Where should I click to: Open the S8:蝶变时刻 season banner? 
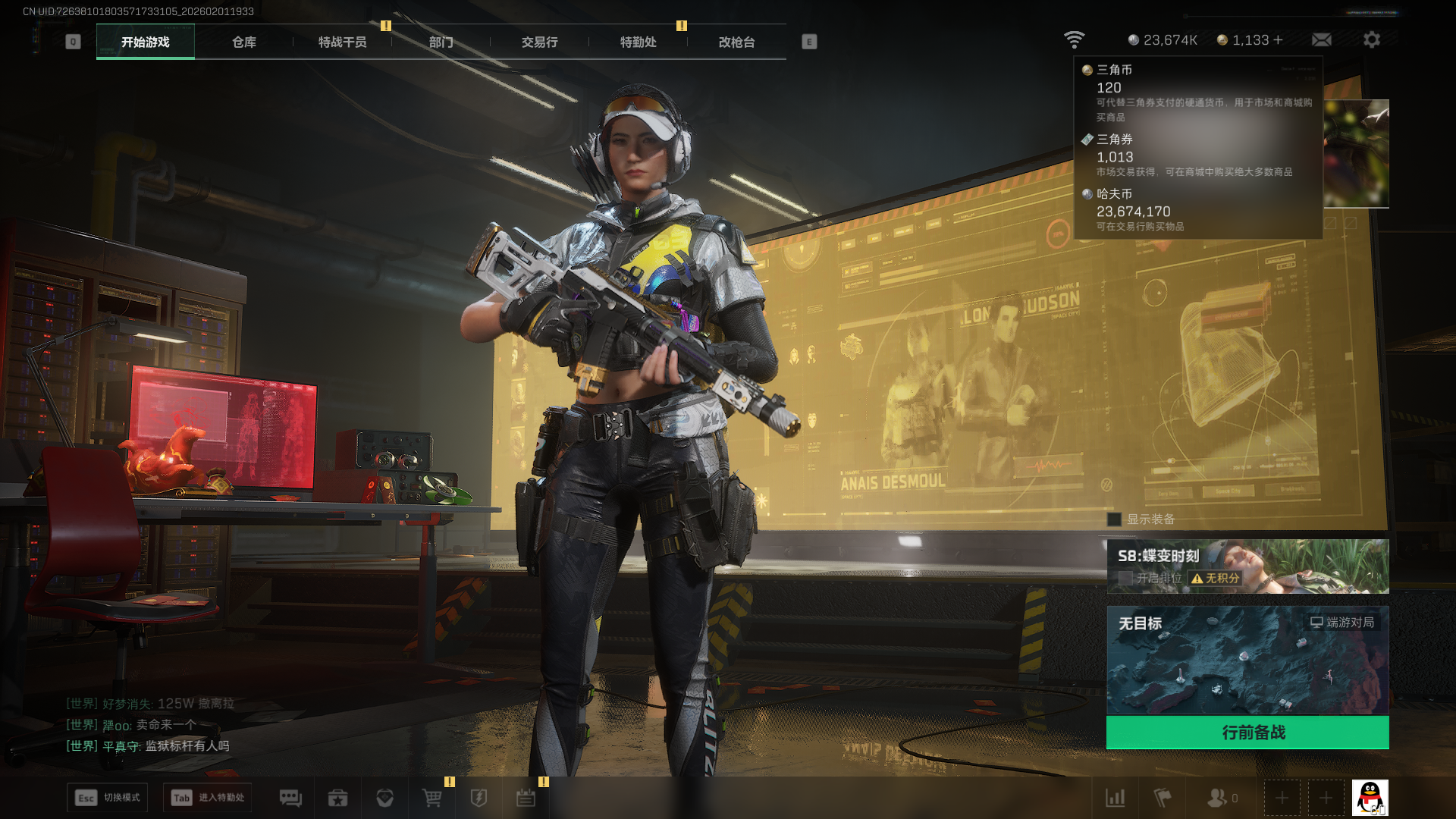pyautogui.click(x=1247, y=566)
